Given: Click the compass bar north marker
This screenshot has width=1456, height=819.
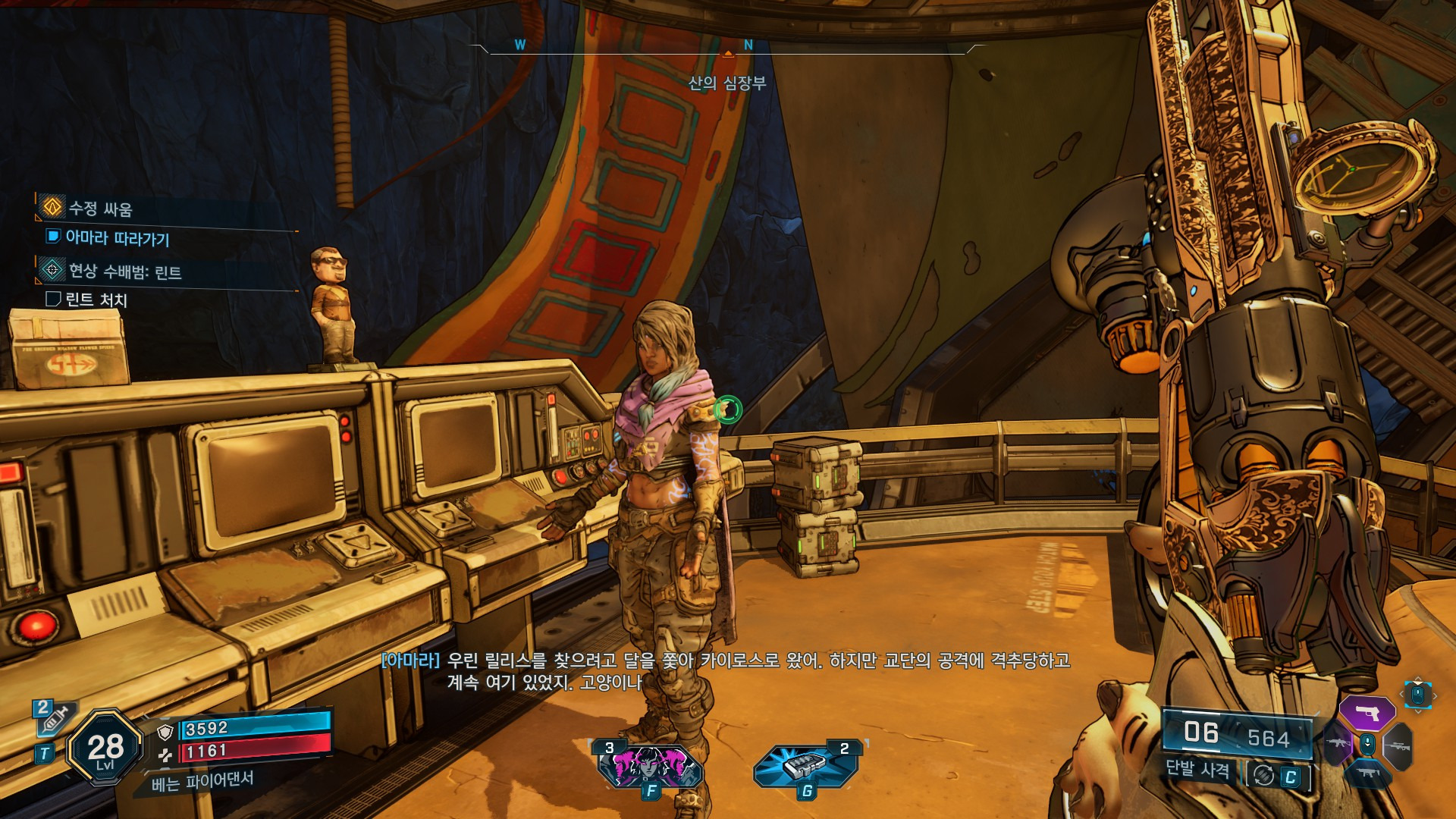Looking at the screenshot, I should point(748,45).
